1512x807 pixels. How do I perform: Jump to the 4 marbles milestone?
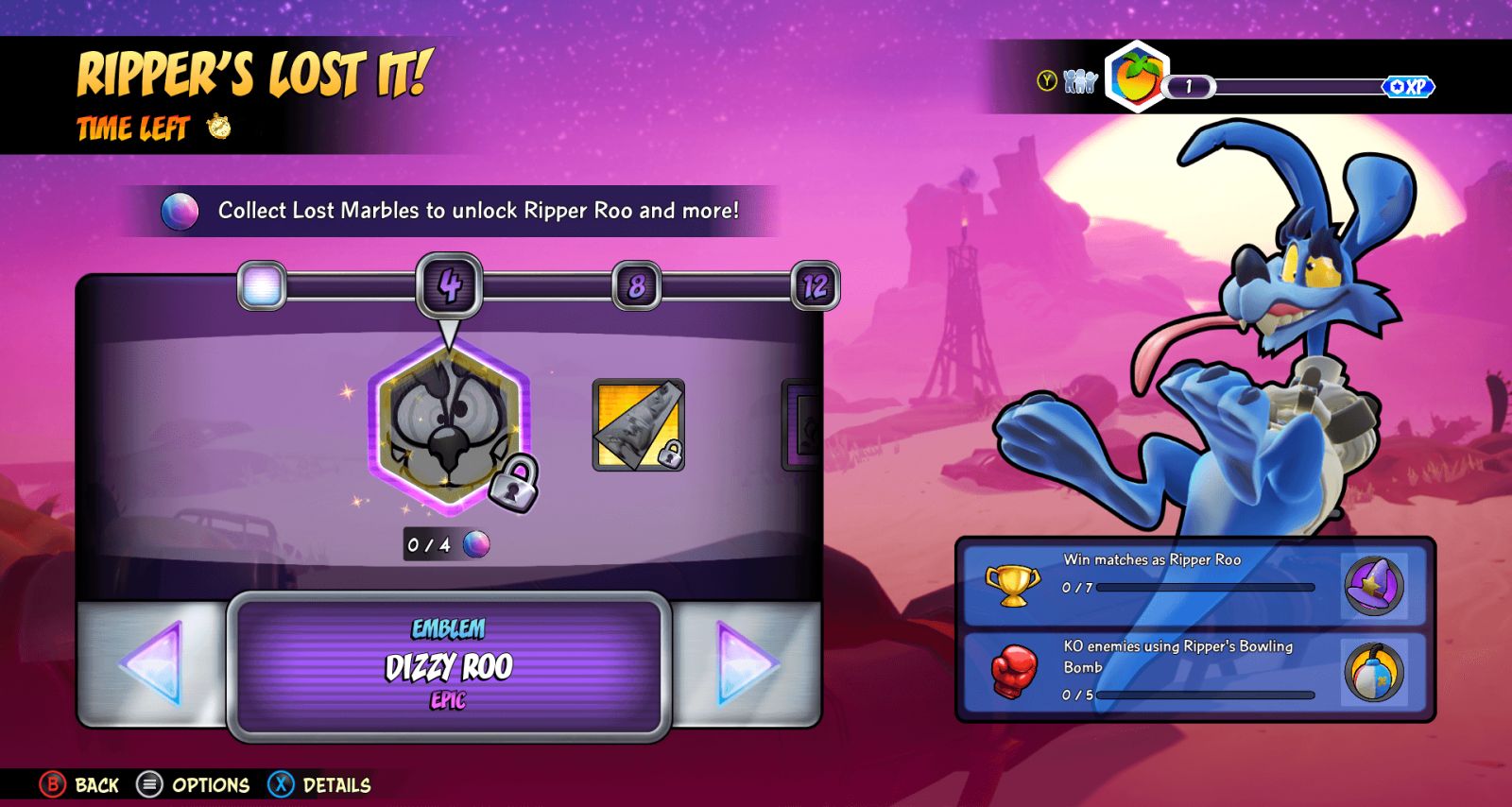point(449,285)
